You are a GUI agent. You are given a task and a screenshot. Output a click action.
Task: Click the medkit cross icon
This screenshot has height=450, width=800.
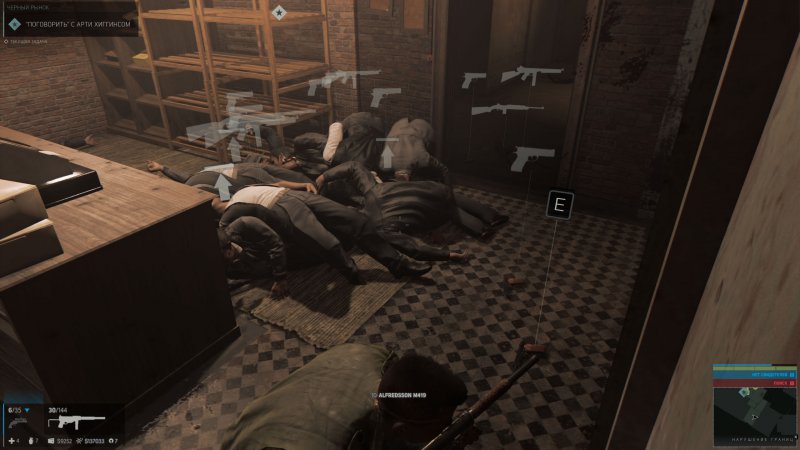(x=12, y=440)
